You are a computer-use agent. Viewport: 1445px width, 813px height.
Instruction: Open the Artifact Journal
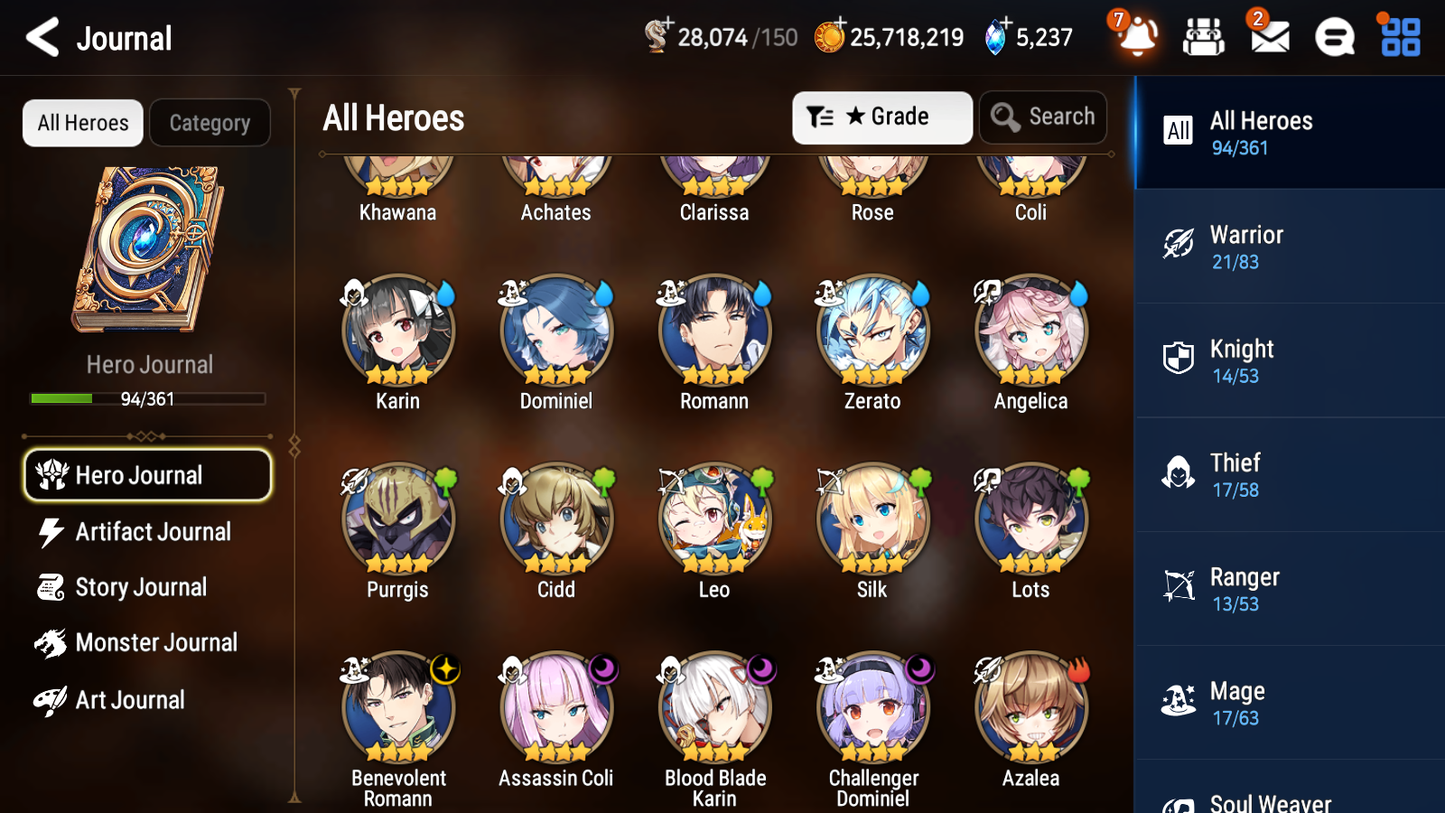tap(152, 532)
